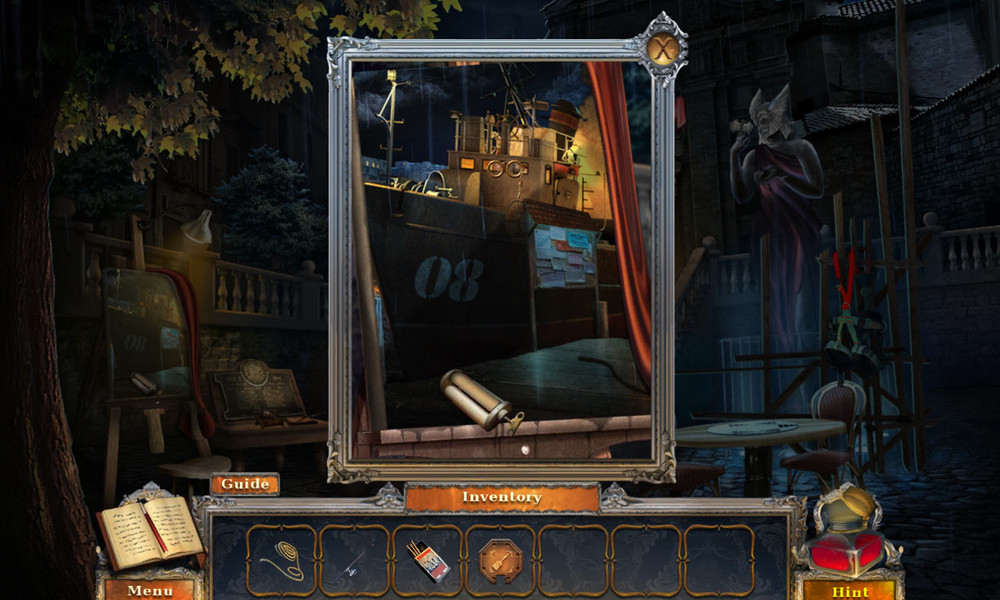Open the journal book
The height and width of the screenshot is (600, 1000).
coord(150,532)
